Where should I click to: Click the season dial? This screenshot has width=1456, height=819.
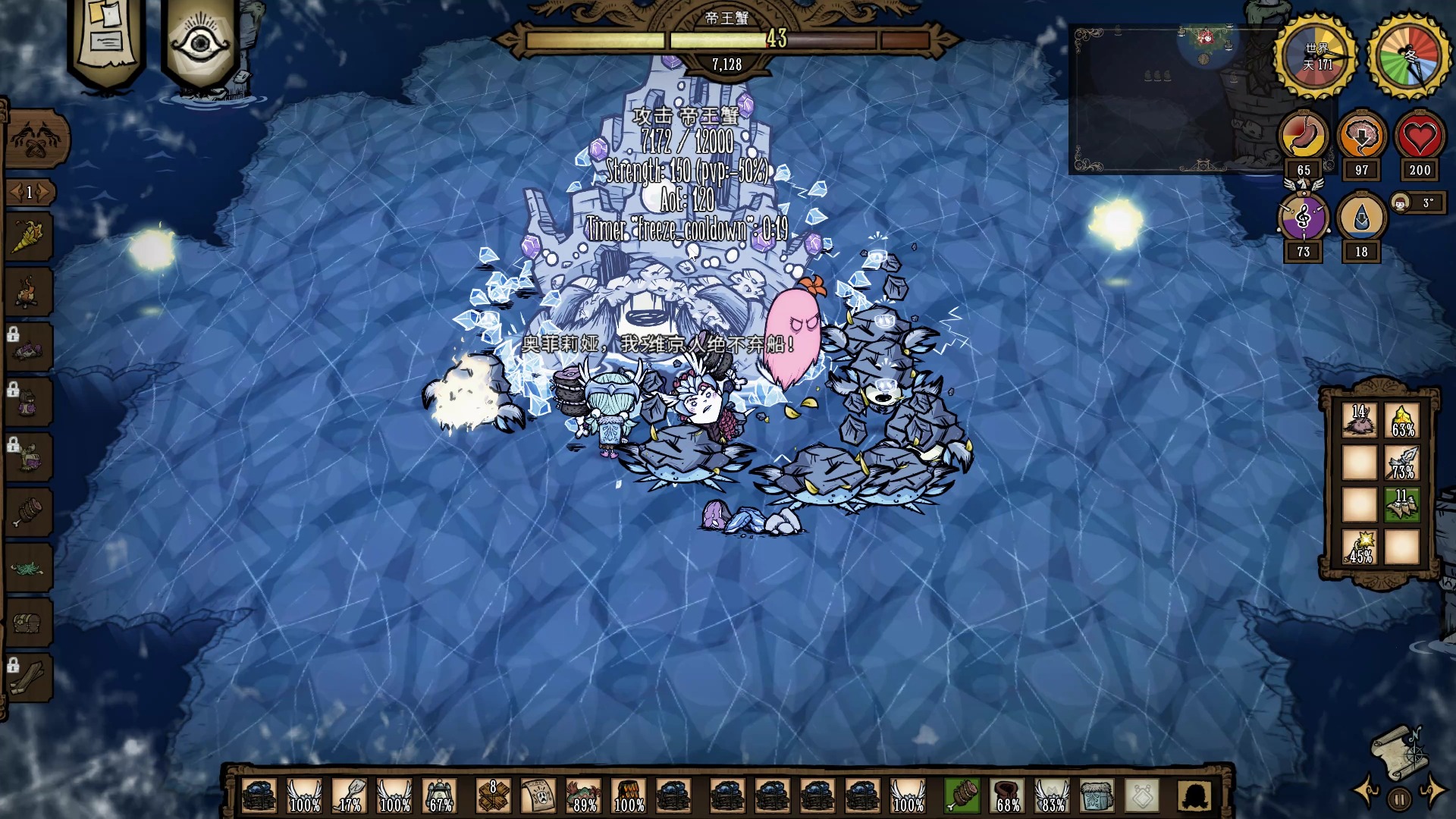click(1408, 56)
